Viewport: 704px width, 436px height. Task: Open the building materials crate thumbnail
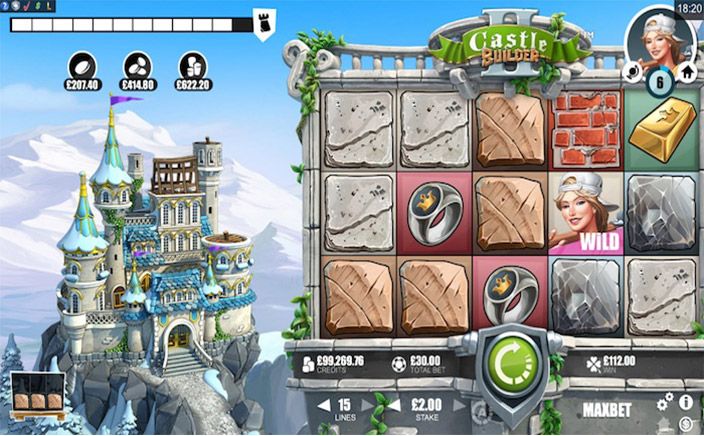[x=38, y=397]
